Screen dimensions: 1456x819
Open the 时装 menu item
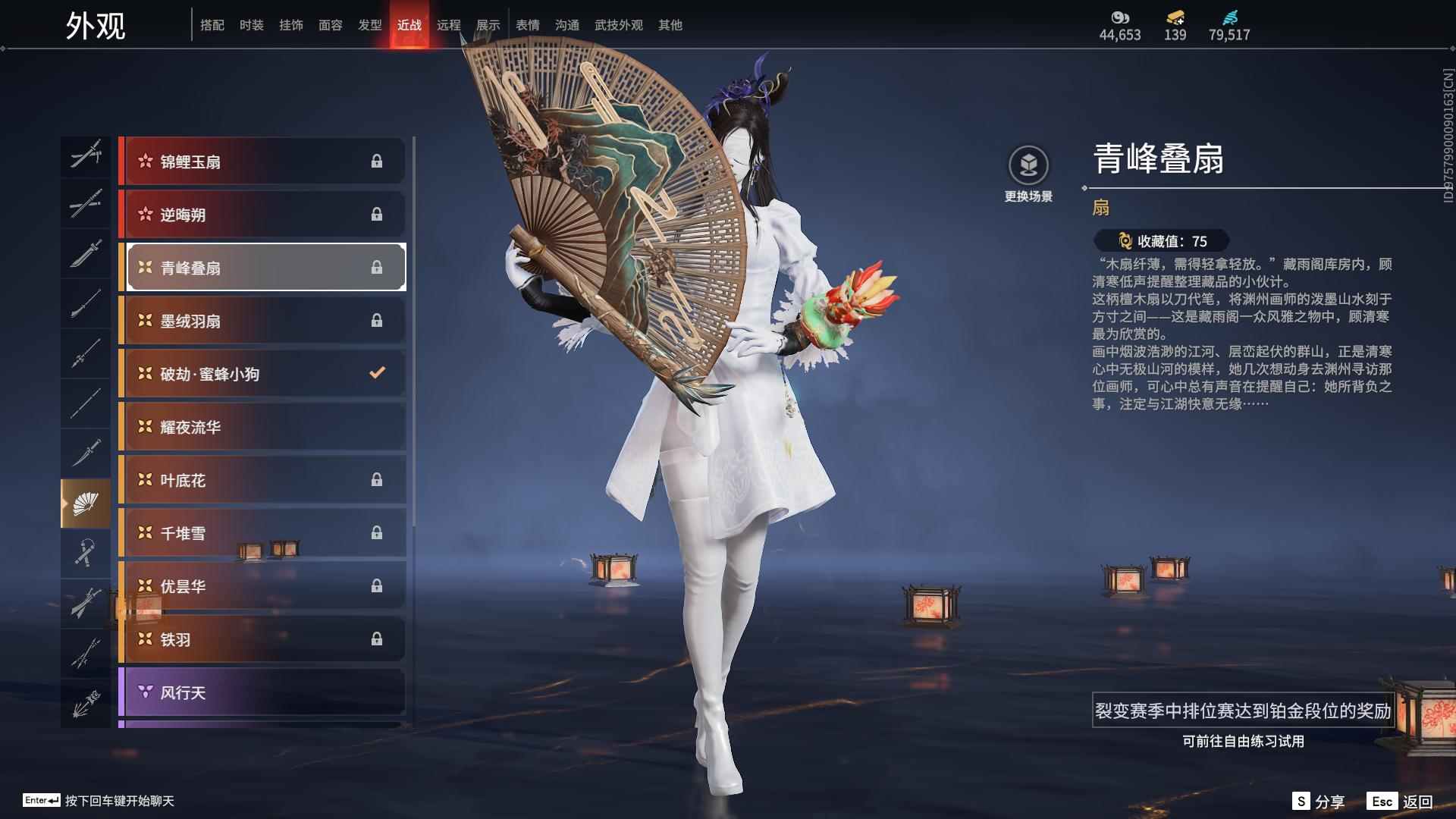[x=252, y=24]
